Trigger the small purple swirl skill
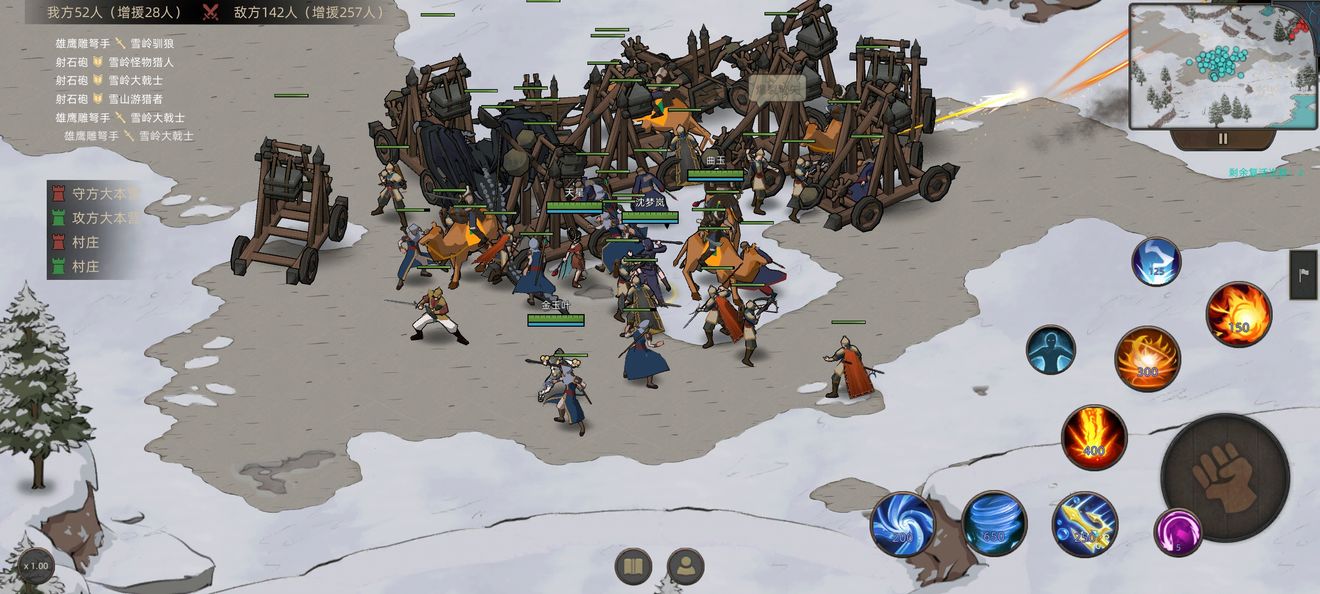 1177,532
